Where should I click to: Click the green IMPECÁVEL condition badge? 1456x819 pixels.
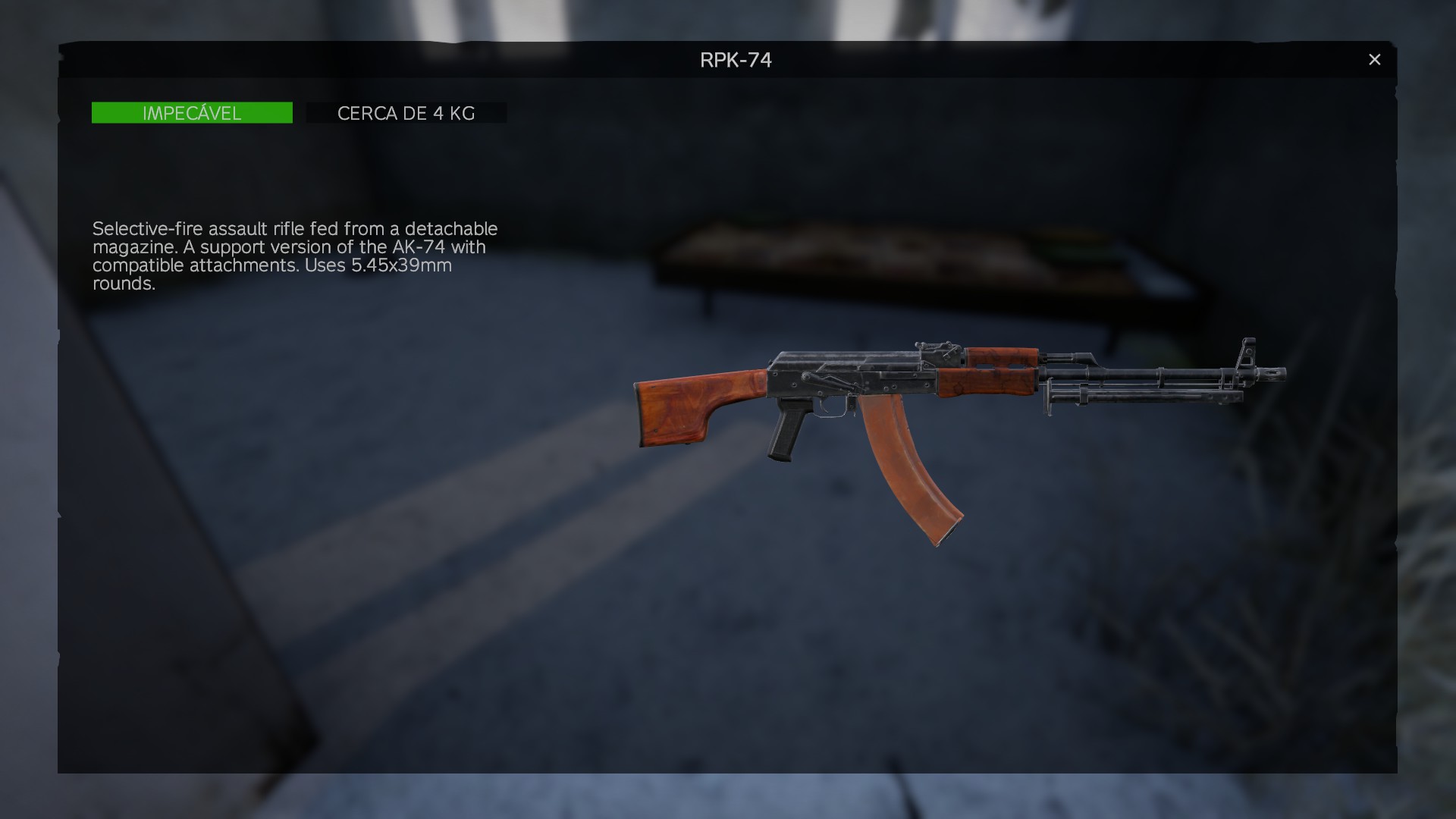pyautogui.click(x=191, y=112)
